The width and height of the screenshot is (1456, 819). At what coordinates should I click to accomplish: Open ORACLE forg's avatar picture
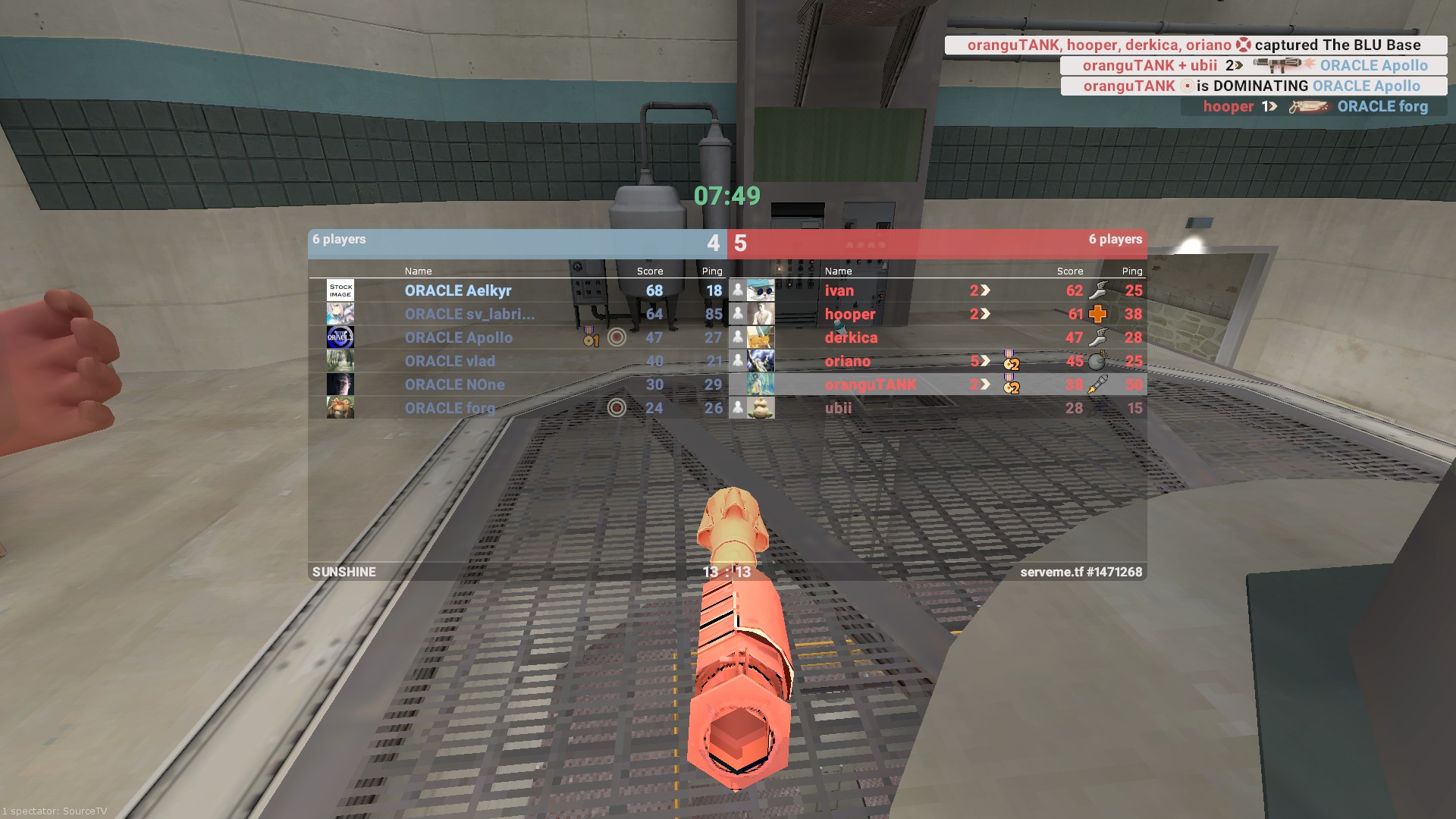tap(340, 408)
